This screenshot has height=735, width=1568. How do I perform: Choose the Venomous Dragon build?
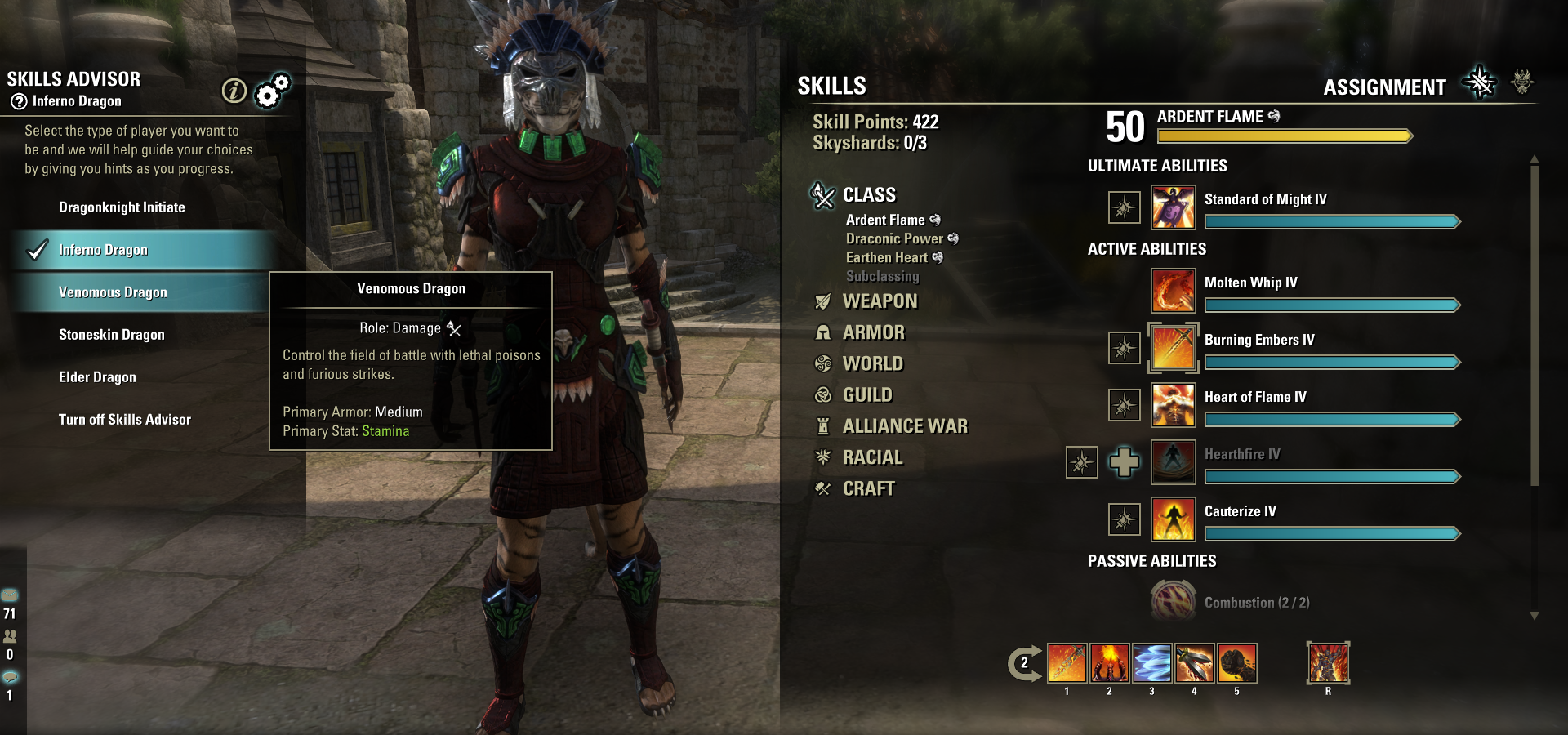[x=113, y=292]
